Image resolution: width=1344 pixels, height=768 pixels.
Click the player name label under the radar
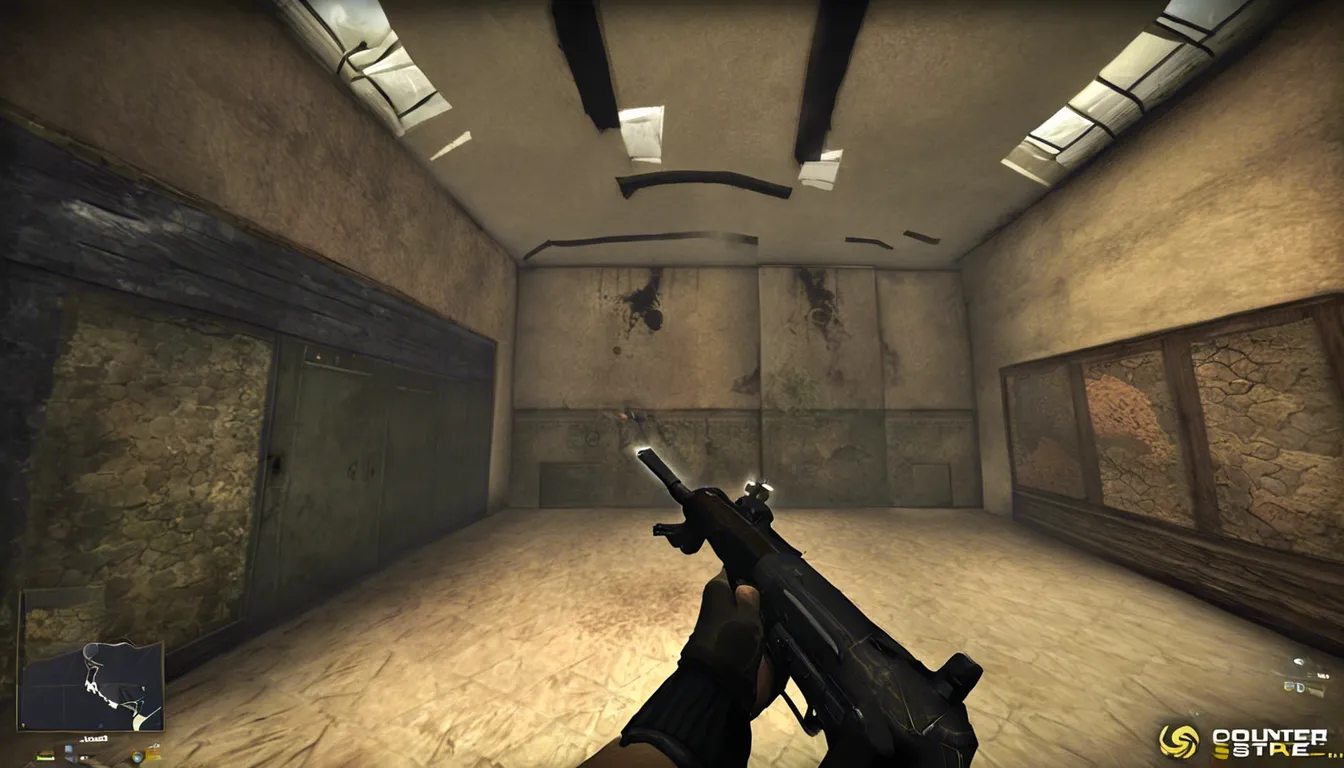(x=94, y=738)
